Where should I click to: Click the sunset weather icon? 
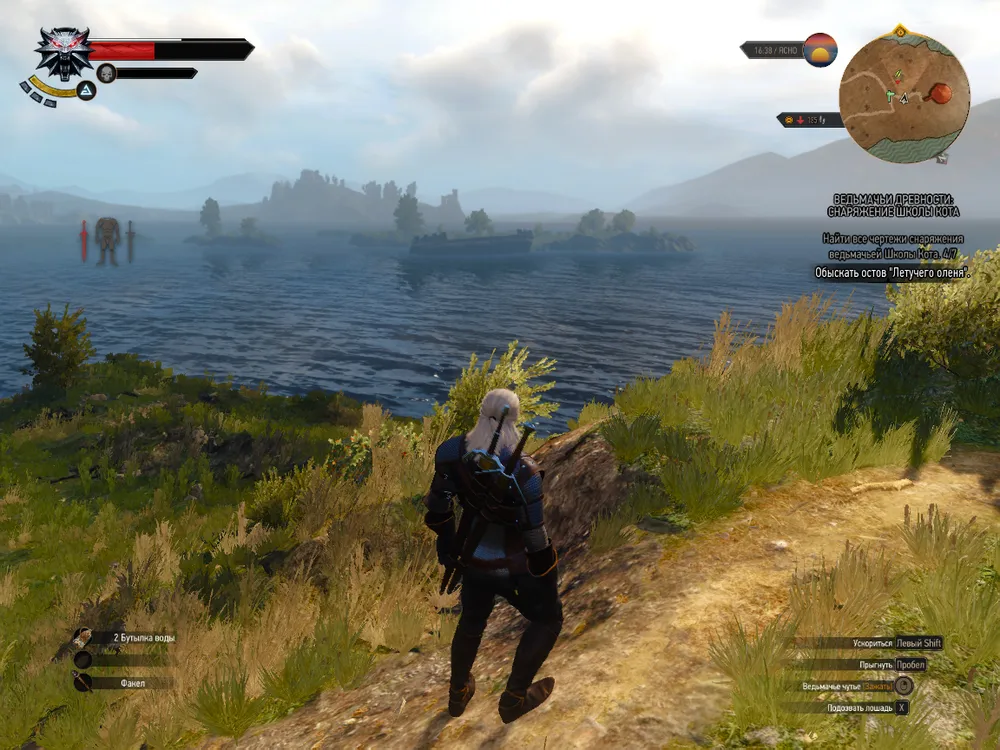click(x=820, y=49)
